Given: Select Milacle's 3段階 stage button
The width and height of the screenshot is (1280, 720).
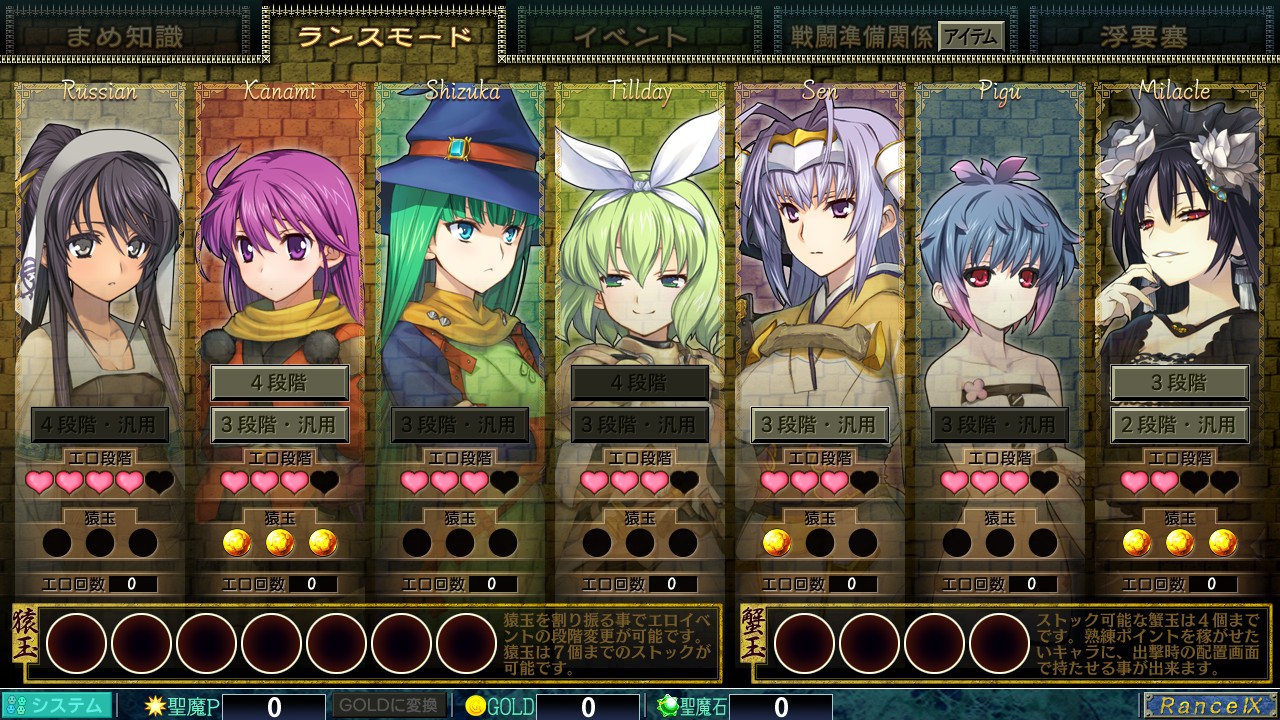Looking at the screenshot, I should click(x=1179, y=383).
